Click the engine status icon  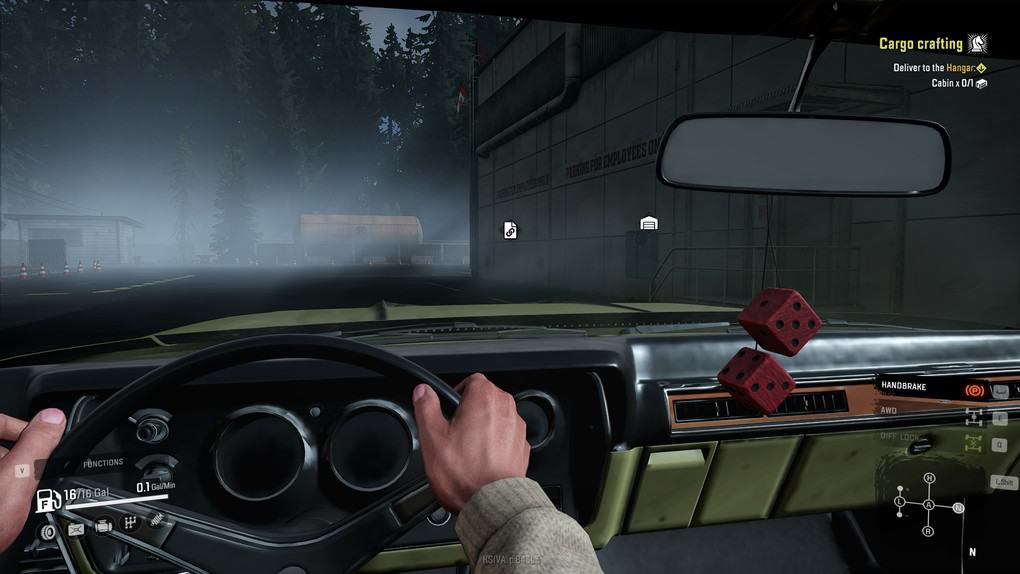tap(102, 526)
